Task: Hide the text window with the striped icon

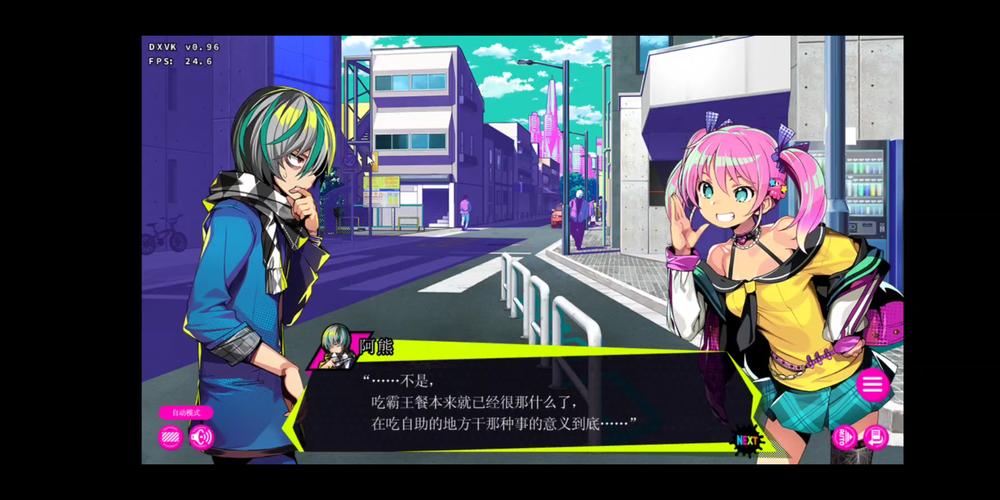Action: [x=171, y=437]
